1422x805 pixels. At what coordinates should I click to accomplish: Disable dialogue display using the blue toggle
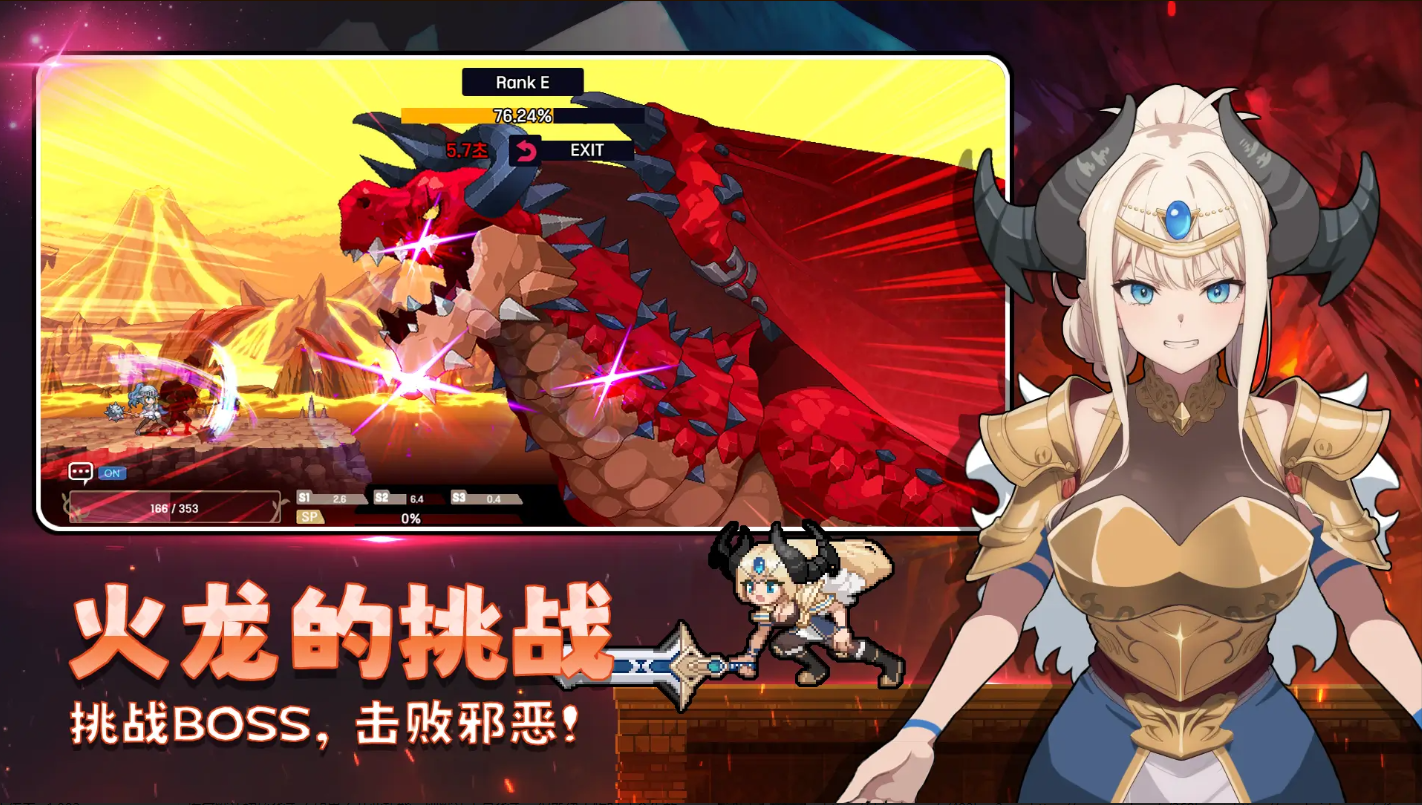(112, 471)
